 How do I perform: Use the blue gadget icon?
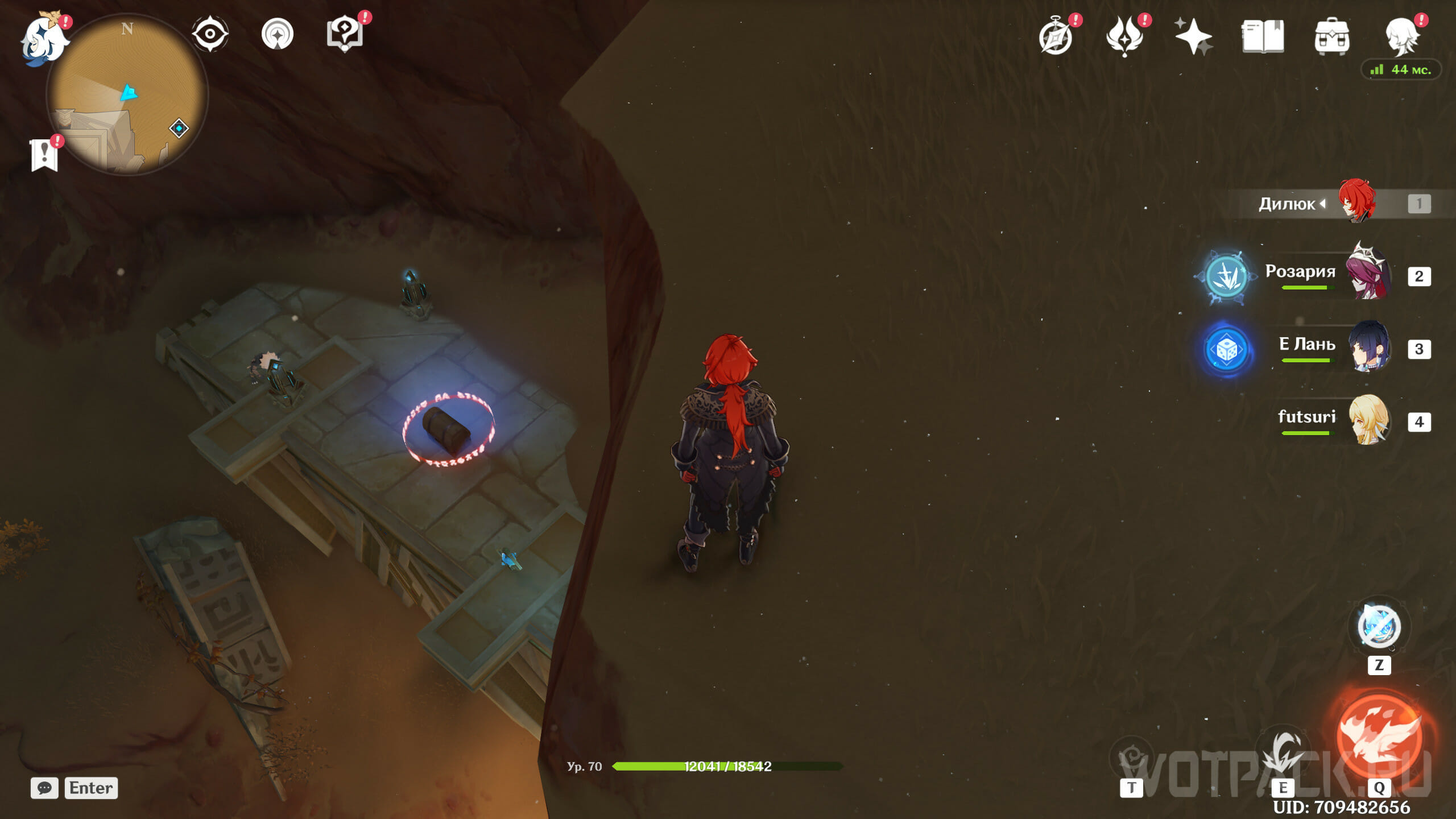pyautogui.click(x=1379, y=627)
